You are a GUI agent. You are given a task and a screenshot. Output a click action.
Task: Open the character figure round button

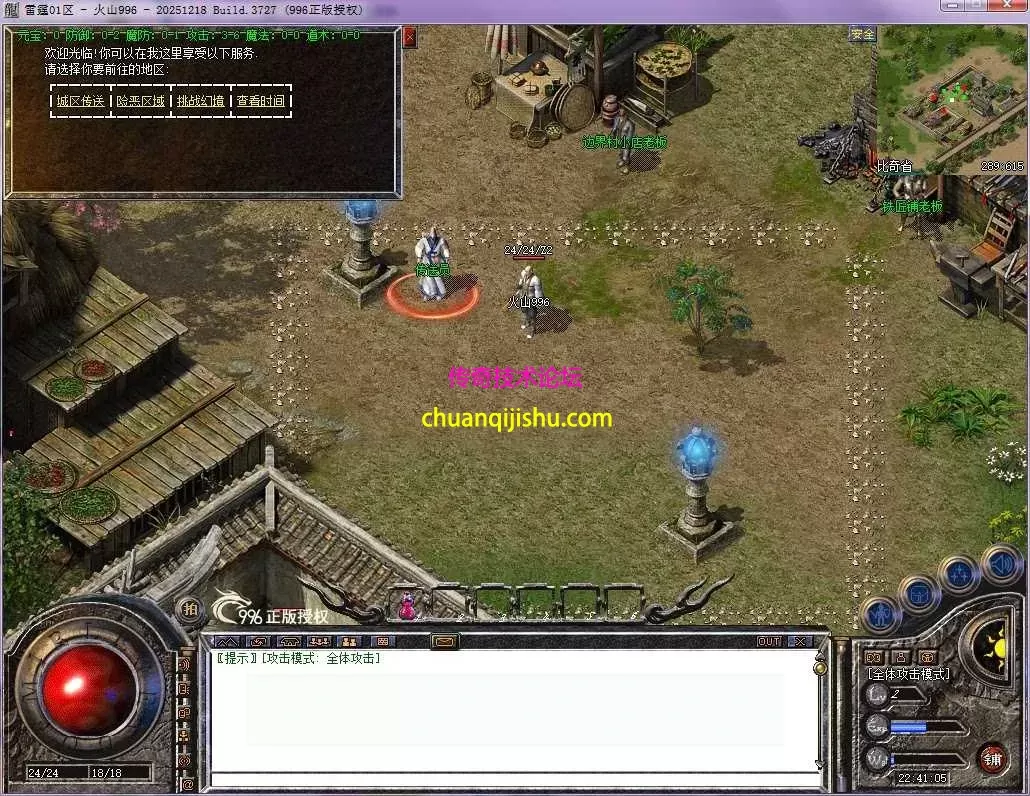(x=881, y=615)
